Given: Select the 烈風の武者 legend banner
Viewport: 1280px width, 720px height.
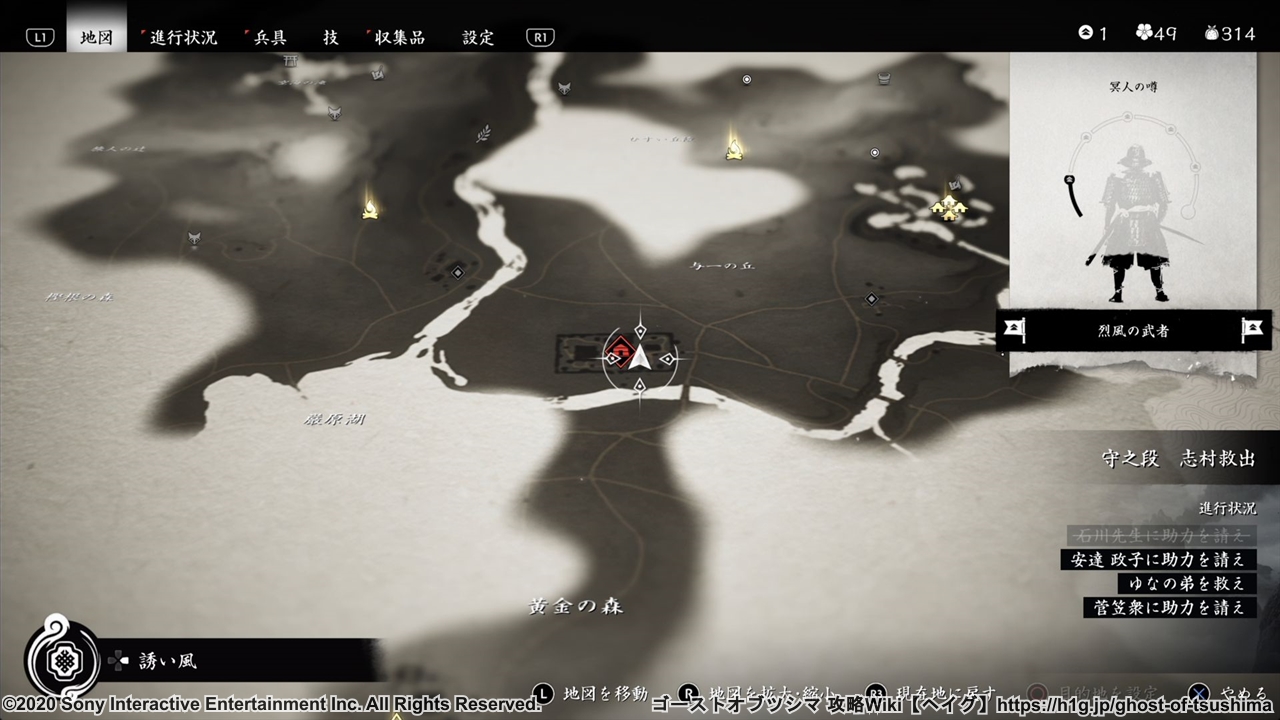Looking at the screenshot, I should [x=1133, y=330].
